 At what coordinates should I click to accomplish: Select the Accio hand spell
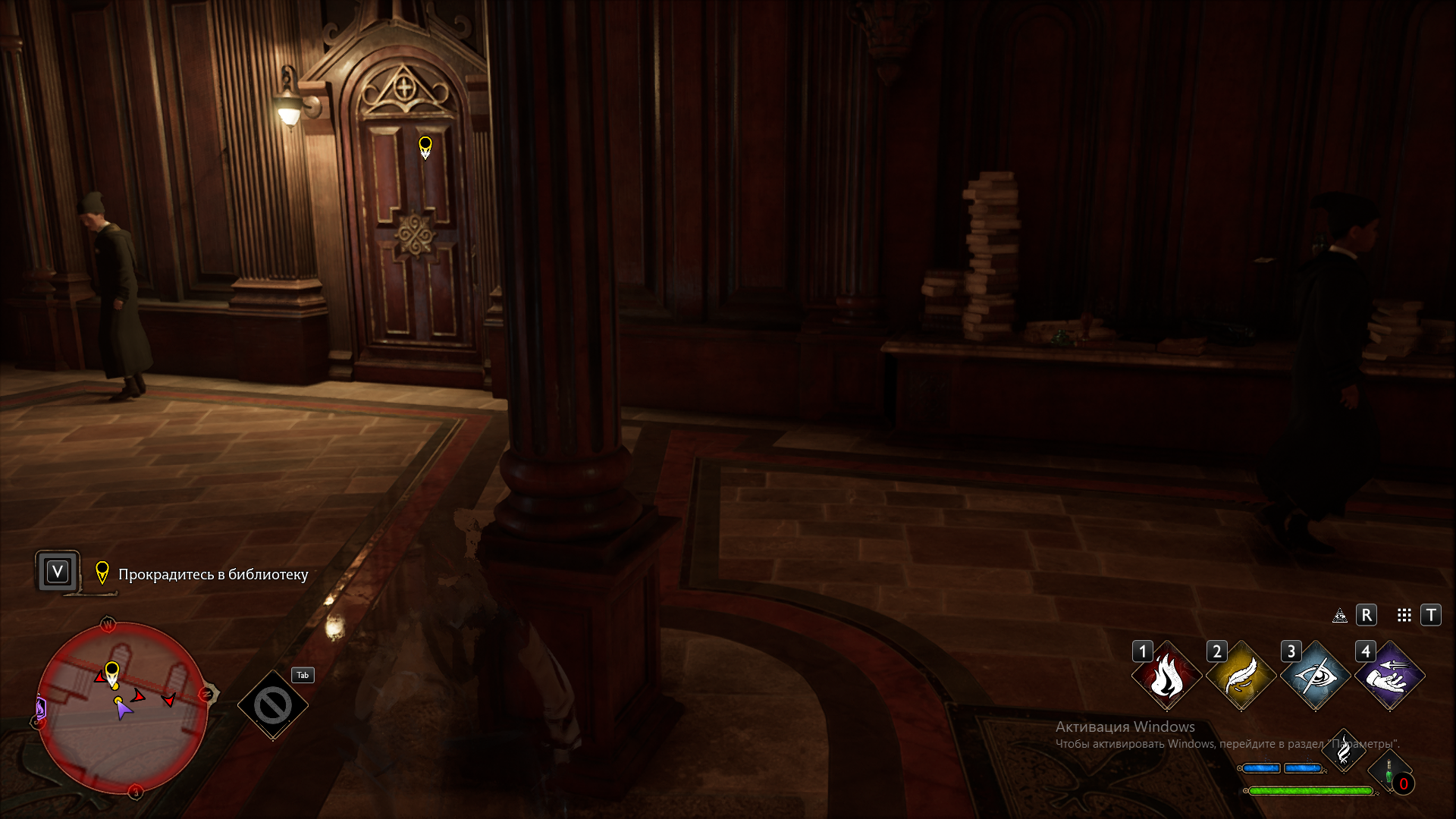tap(1389, 676)
